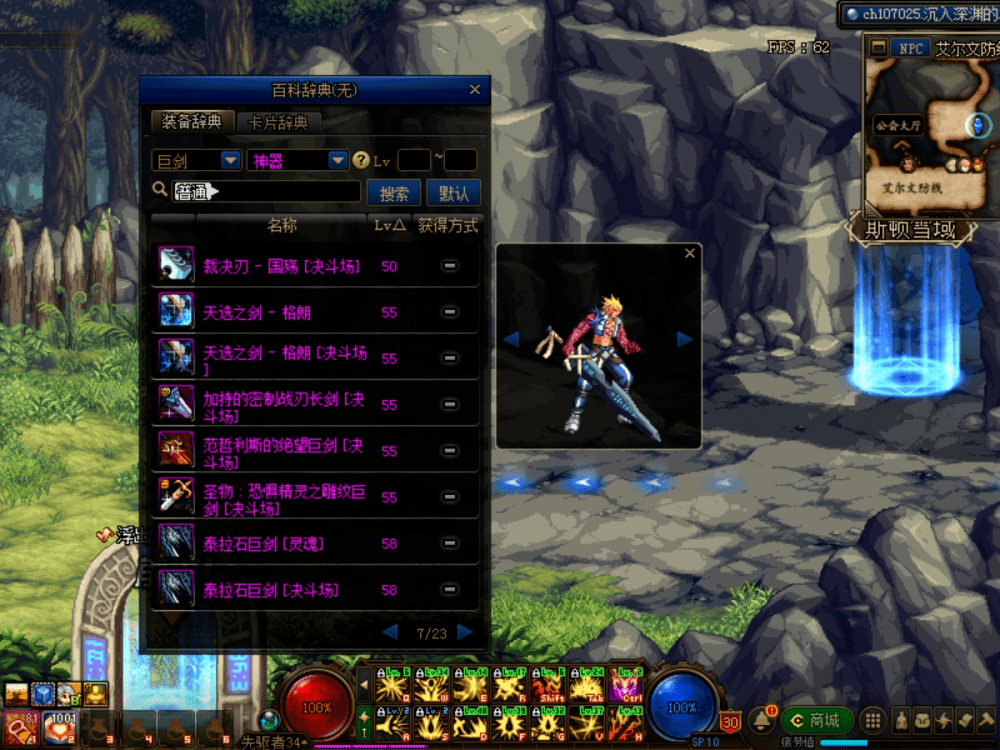Open the 神器 rarity dropdown
1000x750 pixels.
pyautogui.click(x=338, y=160)
